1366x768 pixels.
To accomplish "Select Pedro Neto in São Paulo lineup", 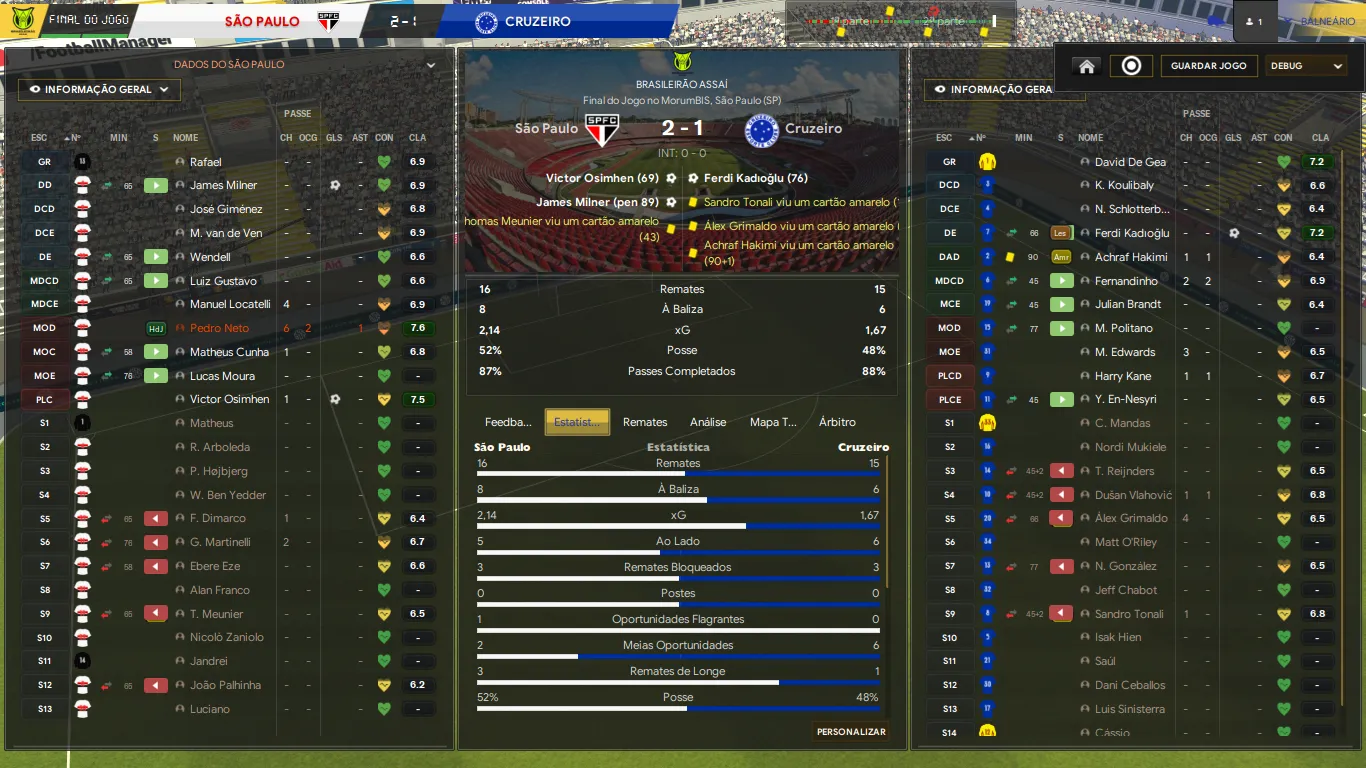I will [x=219, y=328].
